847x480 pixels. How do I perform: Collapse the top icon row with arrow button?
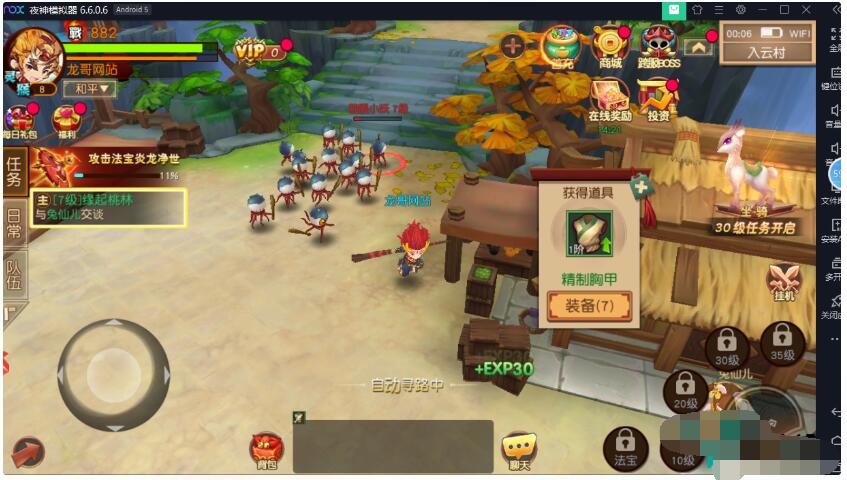tap(698, 45)
